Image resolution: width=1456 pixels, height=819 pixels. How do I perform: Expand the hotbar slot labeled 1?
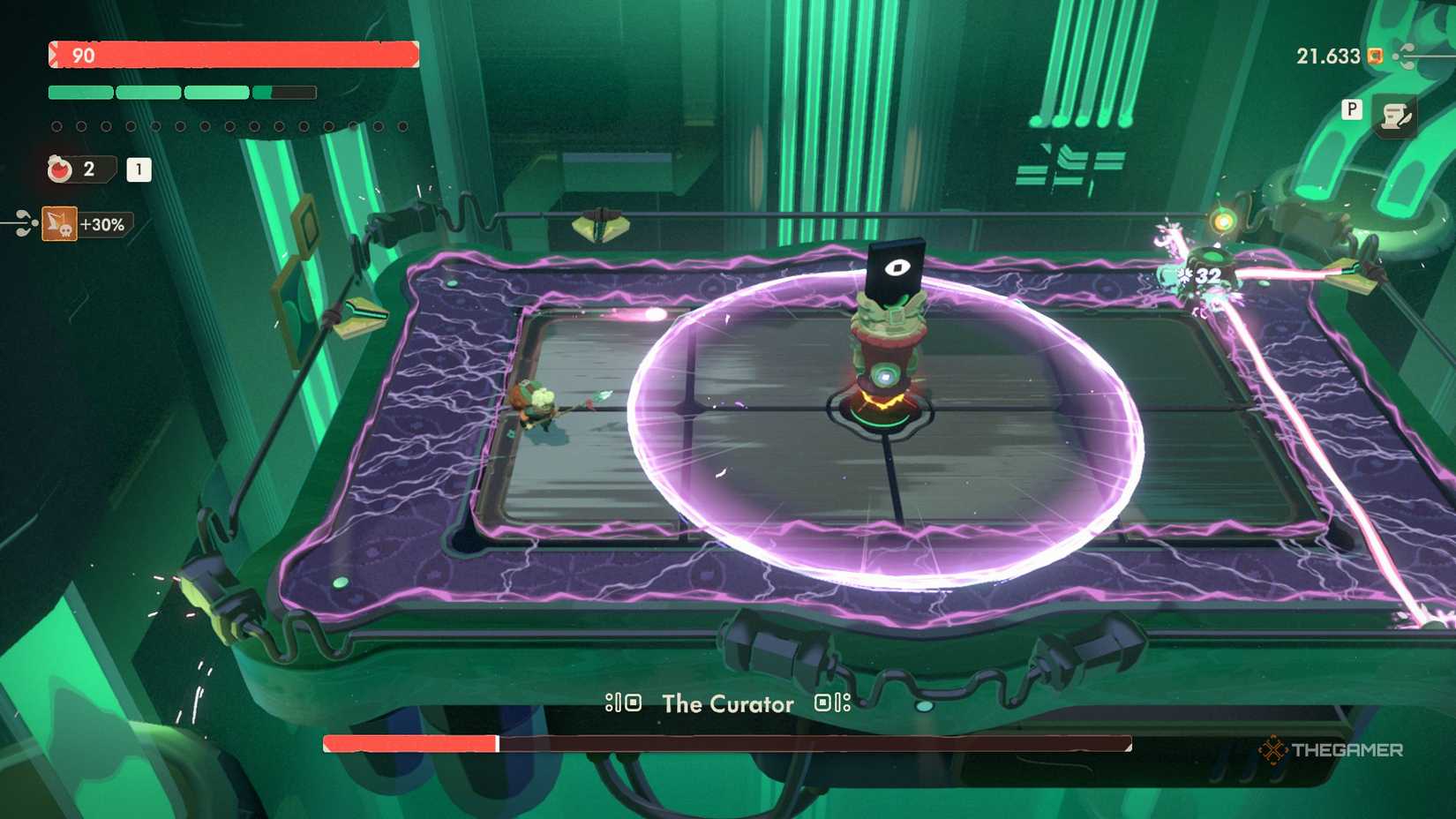(138, 170)
